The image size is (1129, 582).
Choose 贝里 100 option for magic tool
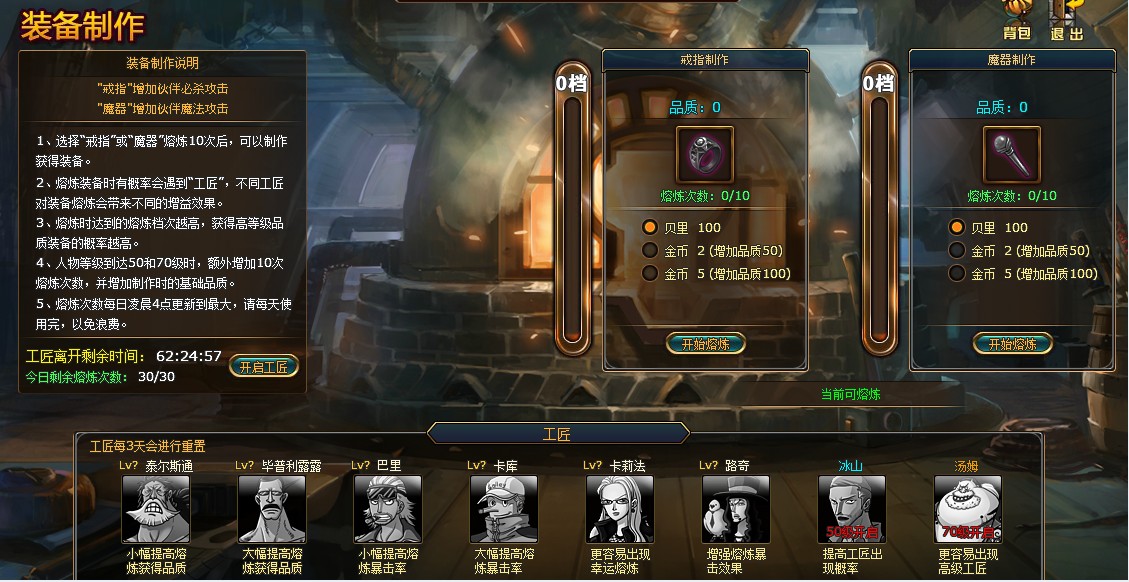pyautogui.click(x=957, y=227)
